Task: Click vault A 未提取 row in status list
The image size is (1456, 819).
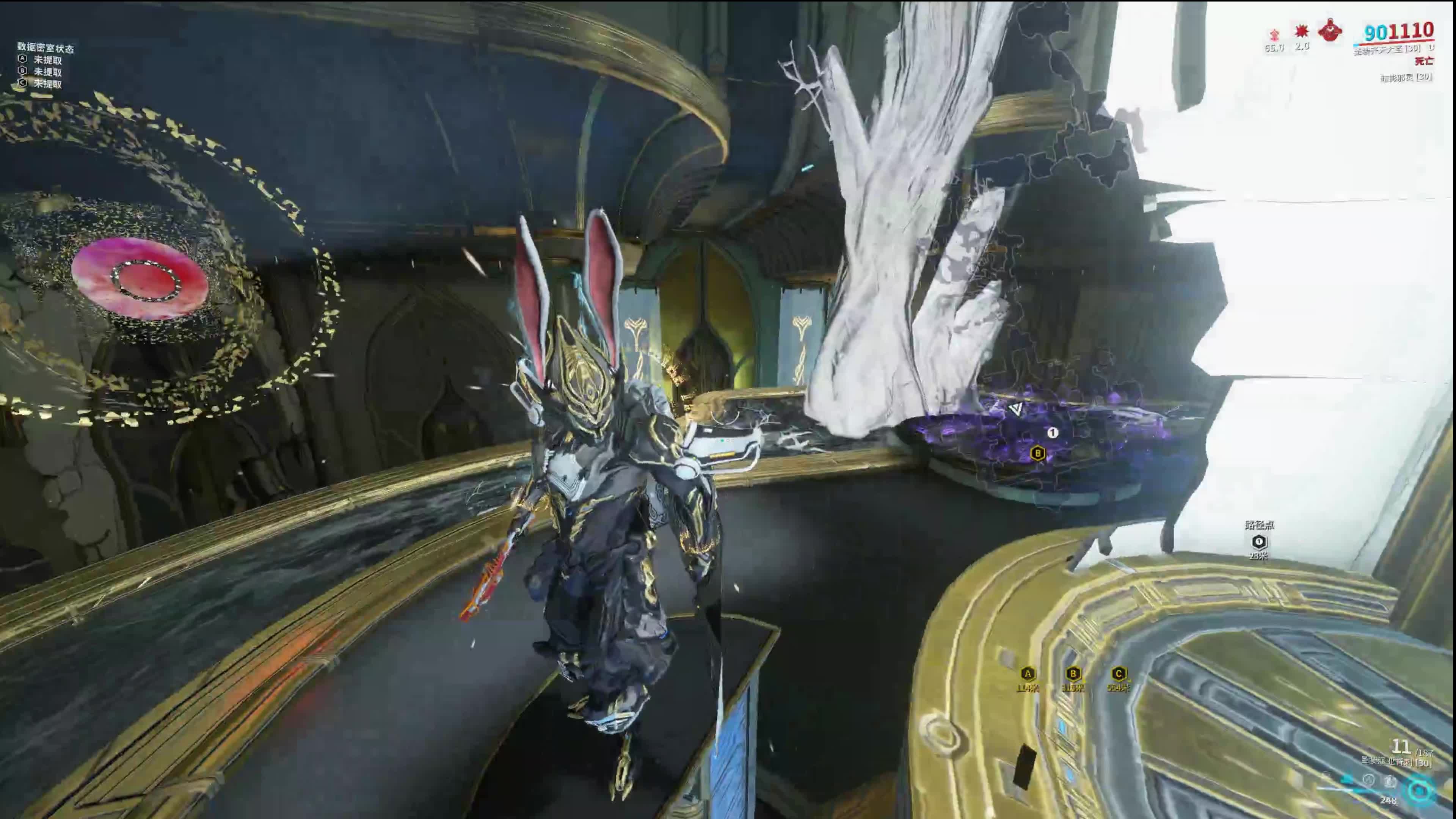Action: point(41,60)
